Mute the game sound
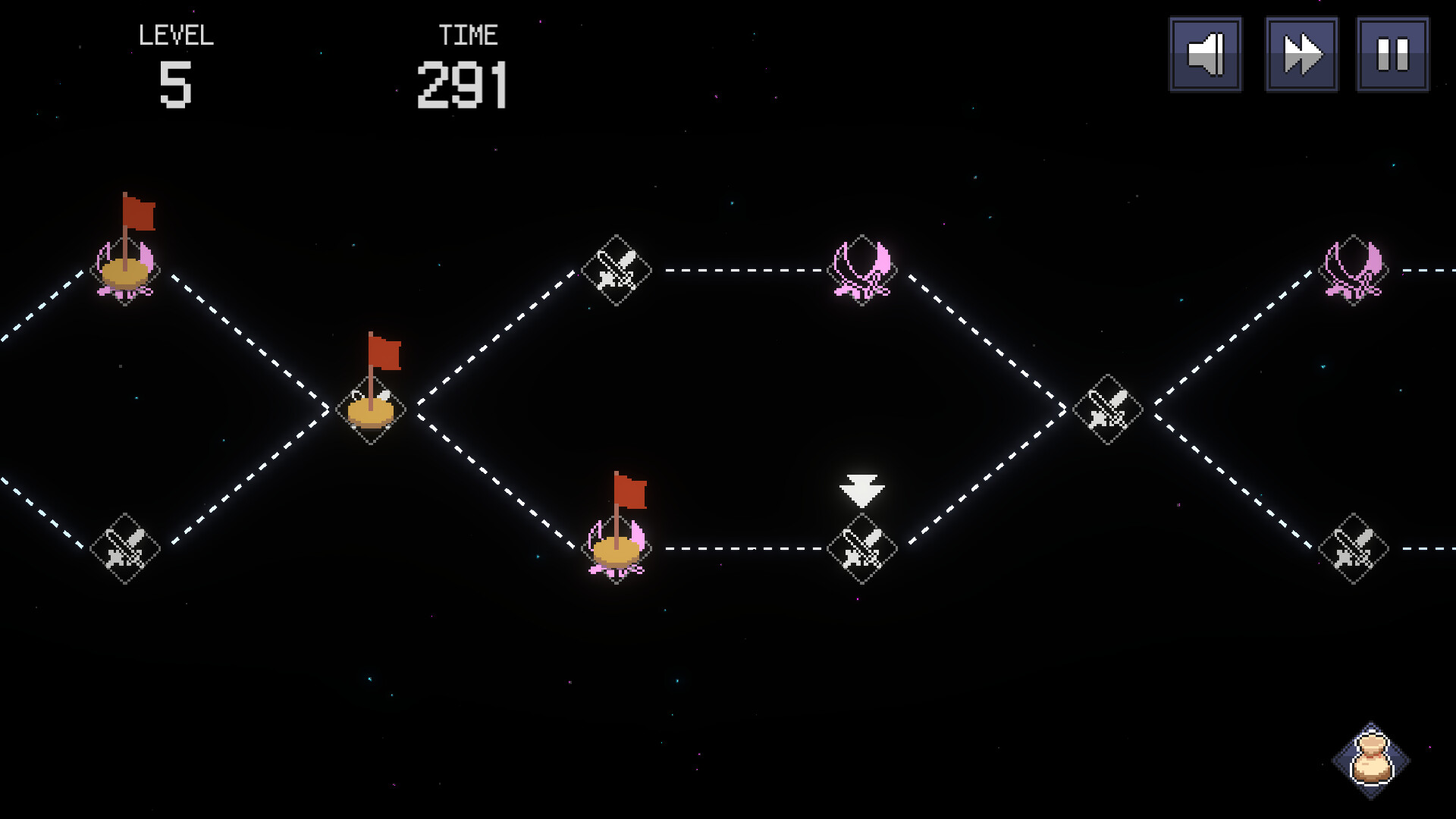Image resolution: width=1456 pixels, height=819 pixels. [x=1205, y=55]
